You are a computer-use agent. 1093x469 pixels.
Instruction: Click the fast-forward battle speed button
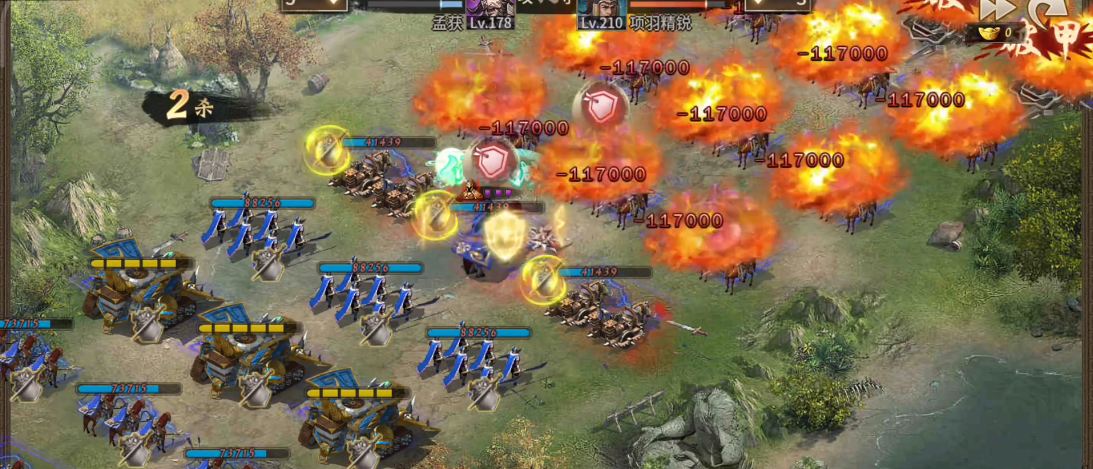997,9
